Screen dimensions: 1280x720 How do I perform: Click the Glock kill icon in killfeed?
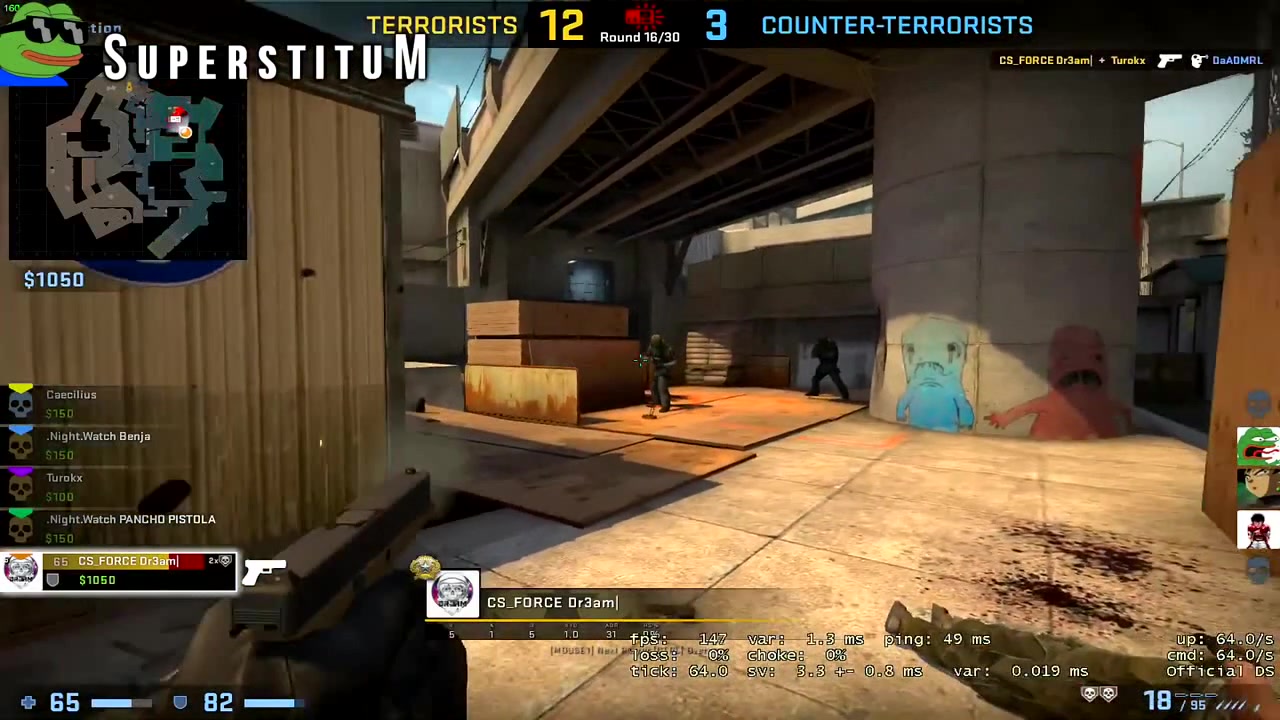tap(1169, 61)
